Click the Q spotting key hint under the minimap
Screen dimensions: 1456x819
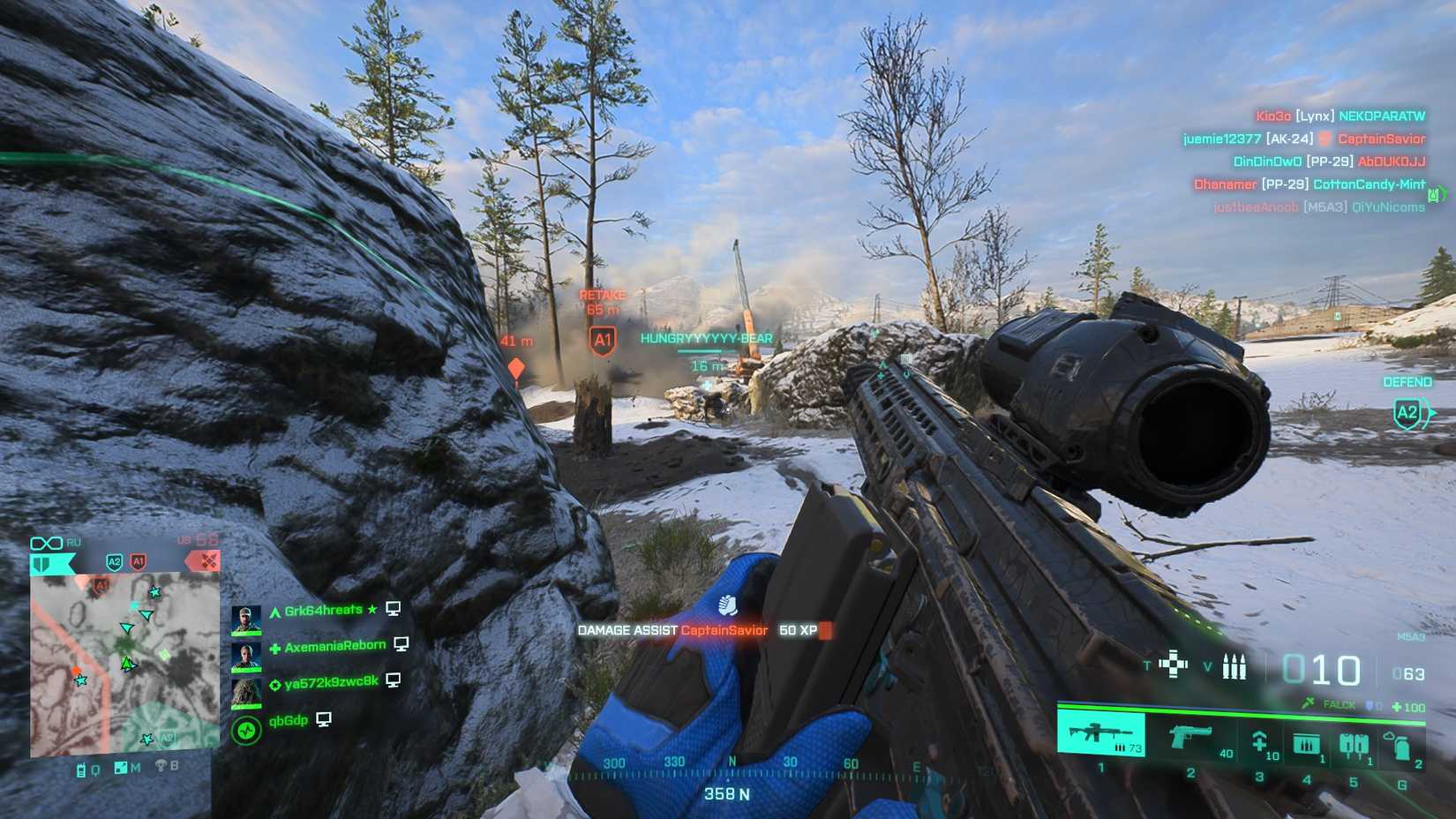[95, 770]
